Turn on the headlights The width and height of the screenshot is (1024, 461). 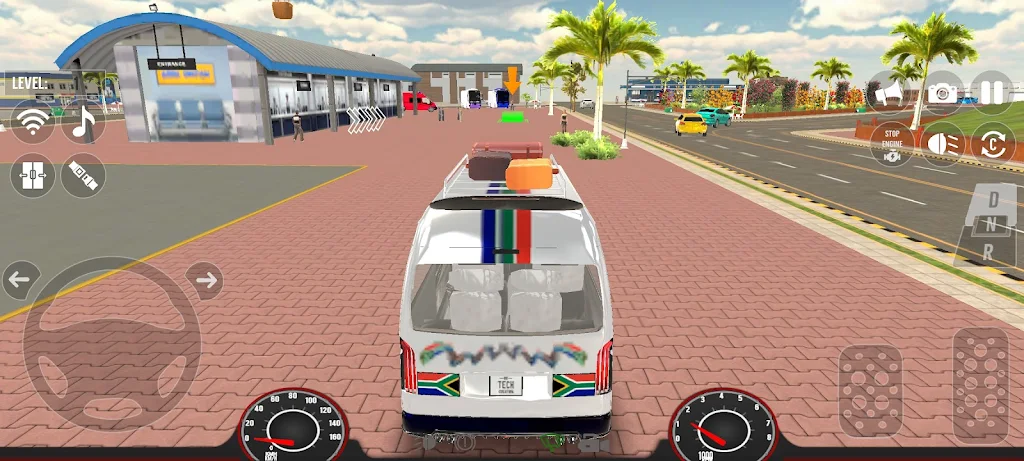click(x=942, y=143)
